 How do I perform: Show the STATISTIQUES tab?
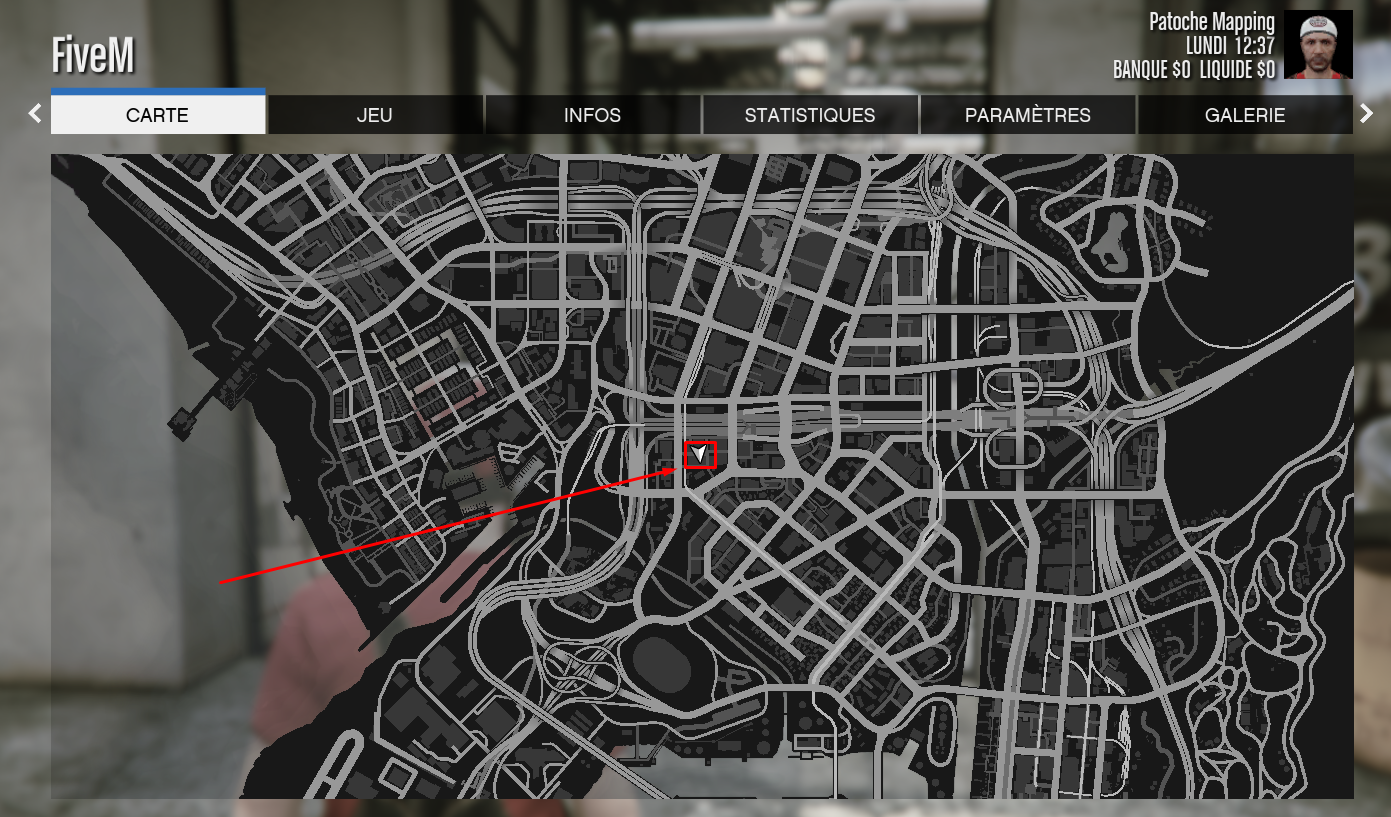(810, 115)
